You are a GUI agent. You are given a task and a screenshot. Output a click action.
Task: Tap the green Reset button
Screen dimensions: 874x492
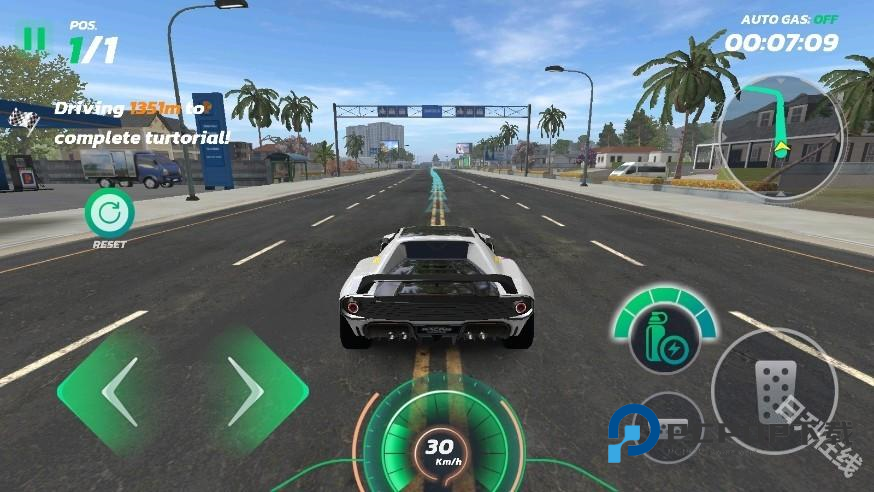109,212
